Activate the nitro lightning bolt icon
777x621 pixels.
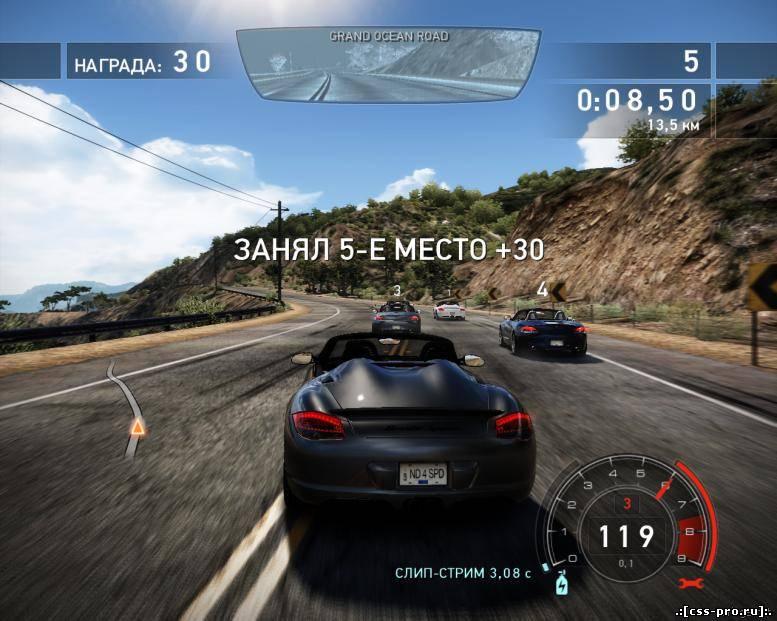[x=561, y=582]
